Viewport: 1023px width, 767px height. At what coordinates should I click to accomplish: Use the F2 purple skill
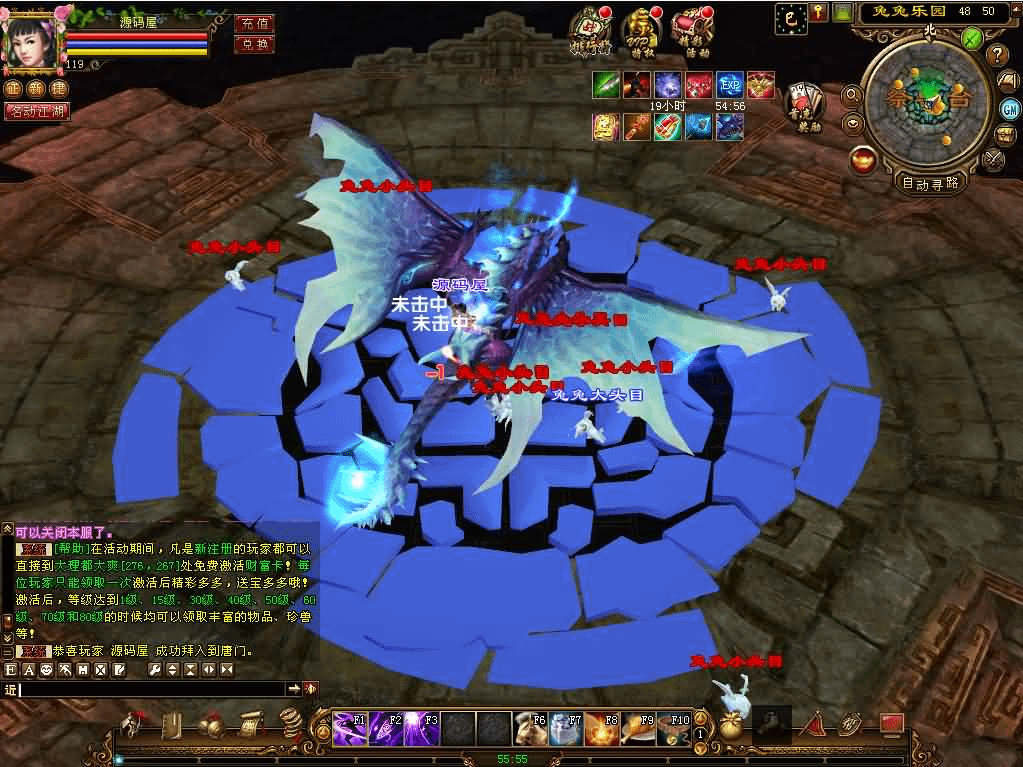click(x=386, y=729)
